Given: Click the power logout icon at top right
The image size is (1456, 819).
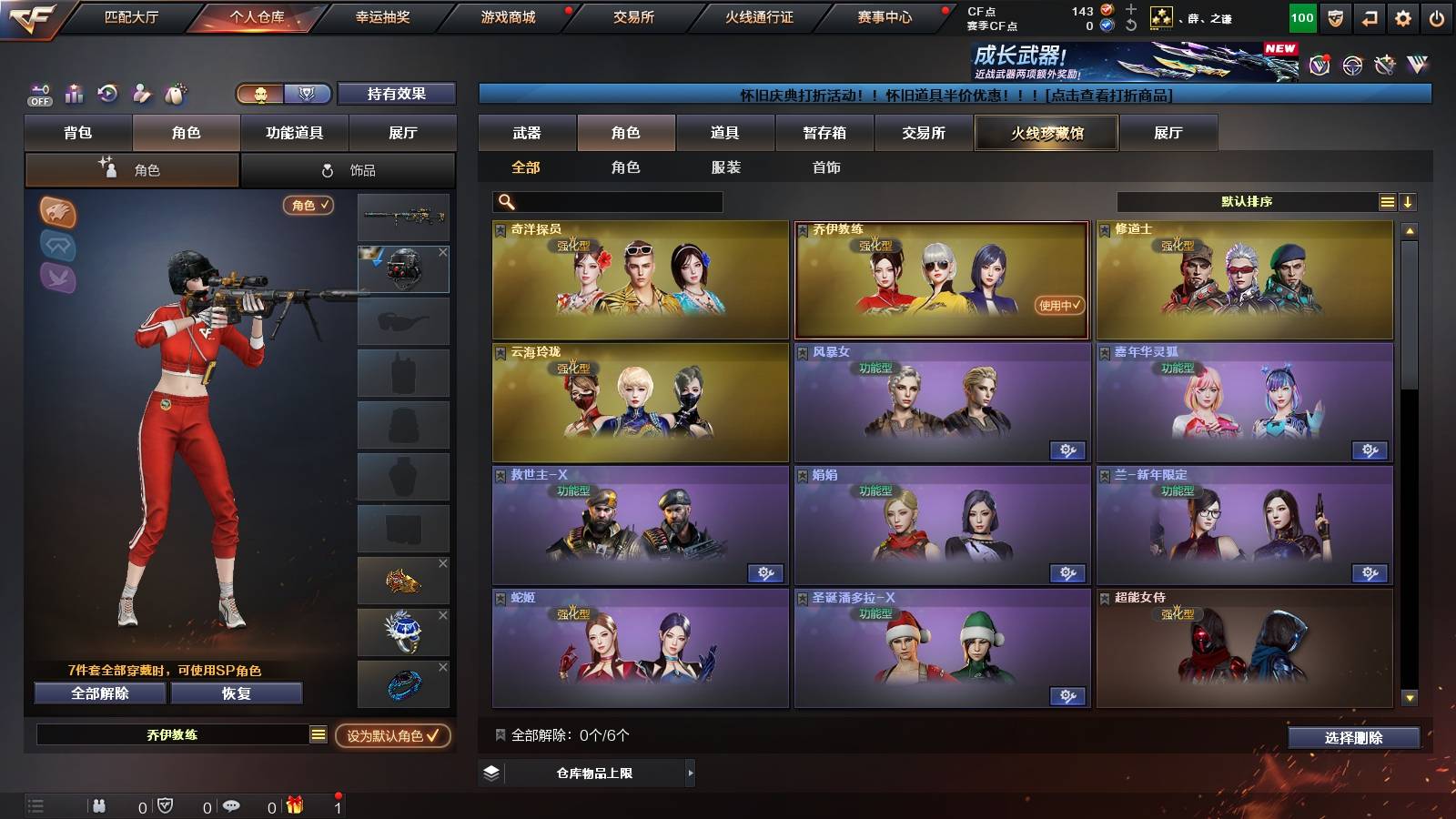Looking at the screenshot, I should pos(1435,15).
